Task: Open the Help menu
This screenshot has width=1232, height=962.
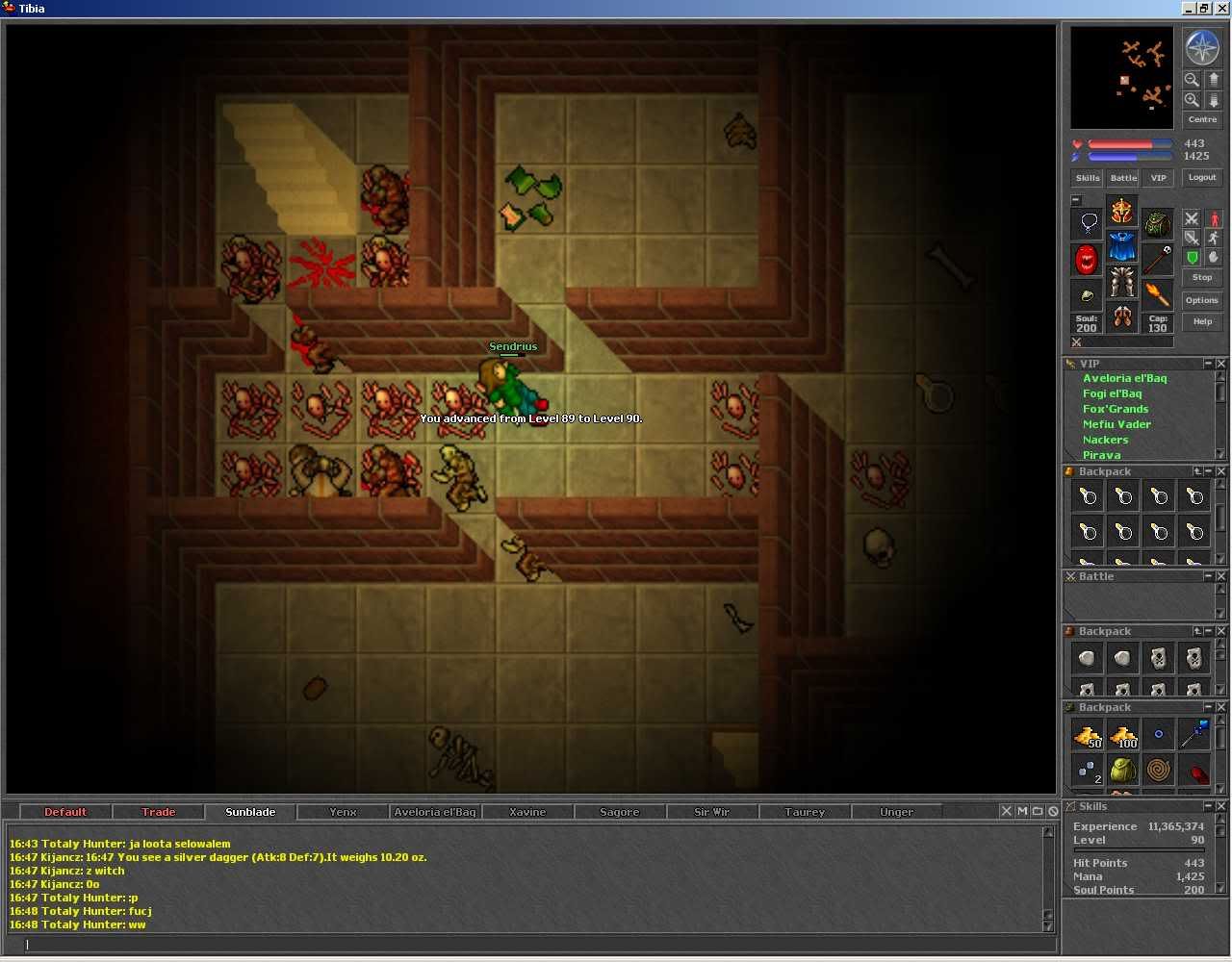Action: click(x=1201, y=321)
